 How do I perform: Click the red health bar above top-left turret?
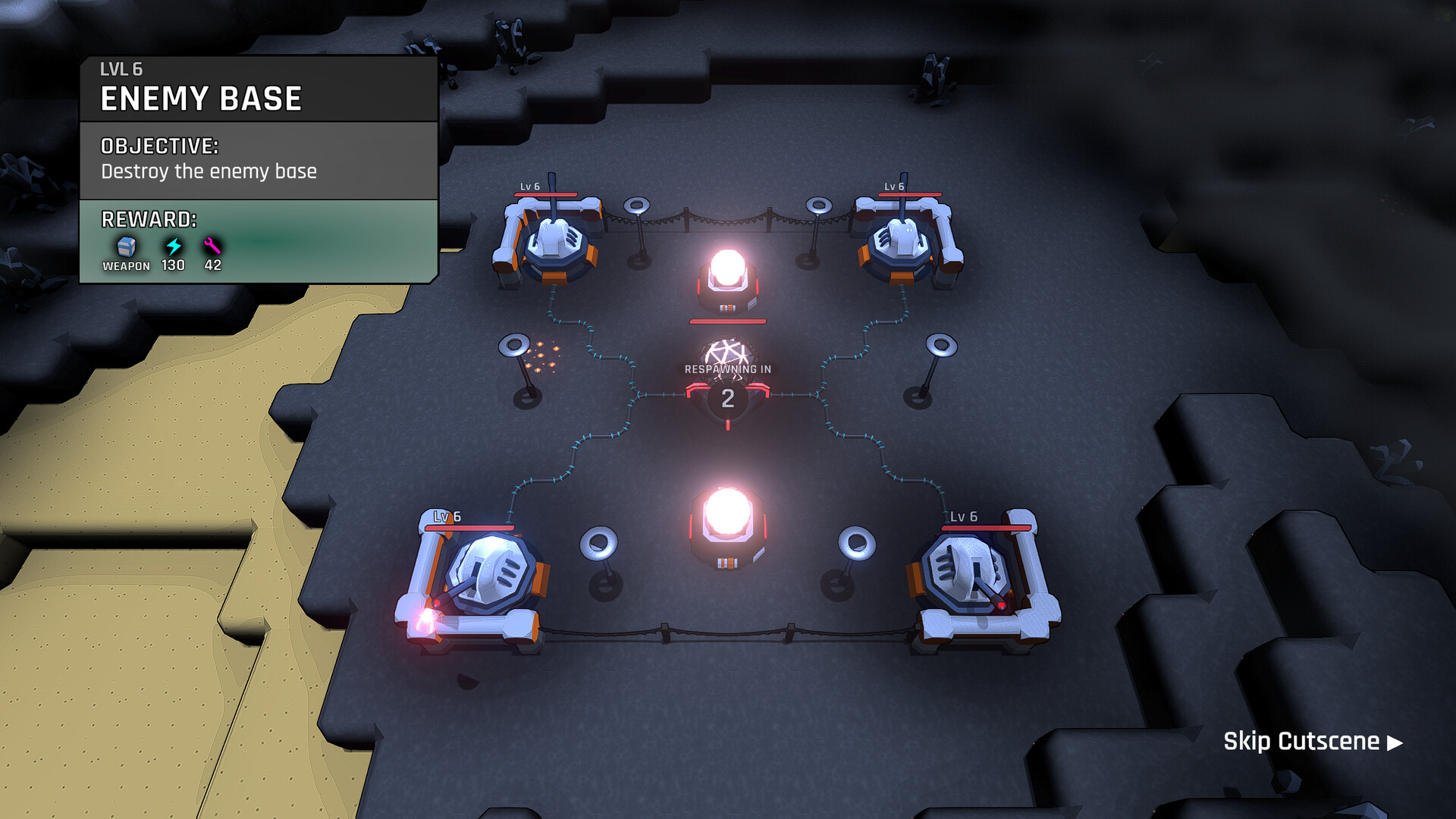[x=546, y=194]
